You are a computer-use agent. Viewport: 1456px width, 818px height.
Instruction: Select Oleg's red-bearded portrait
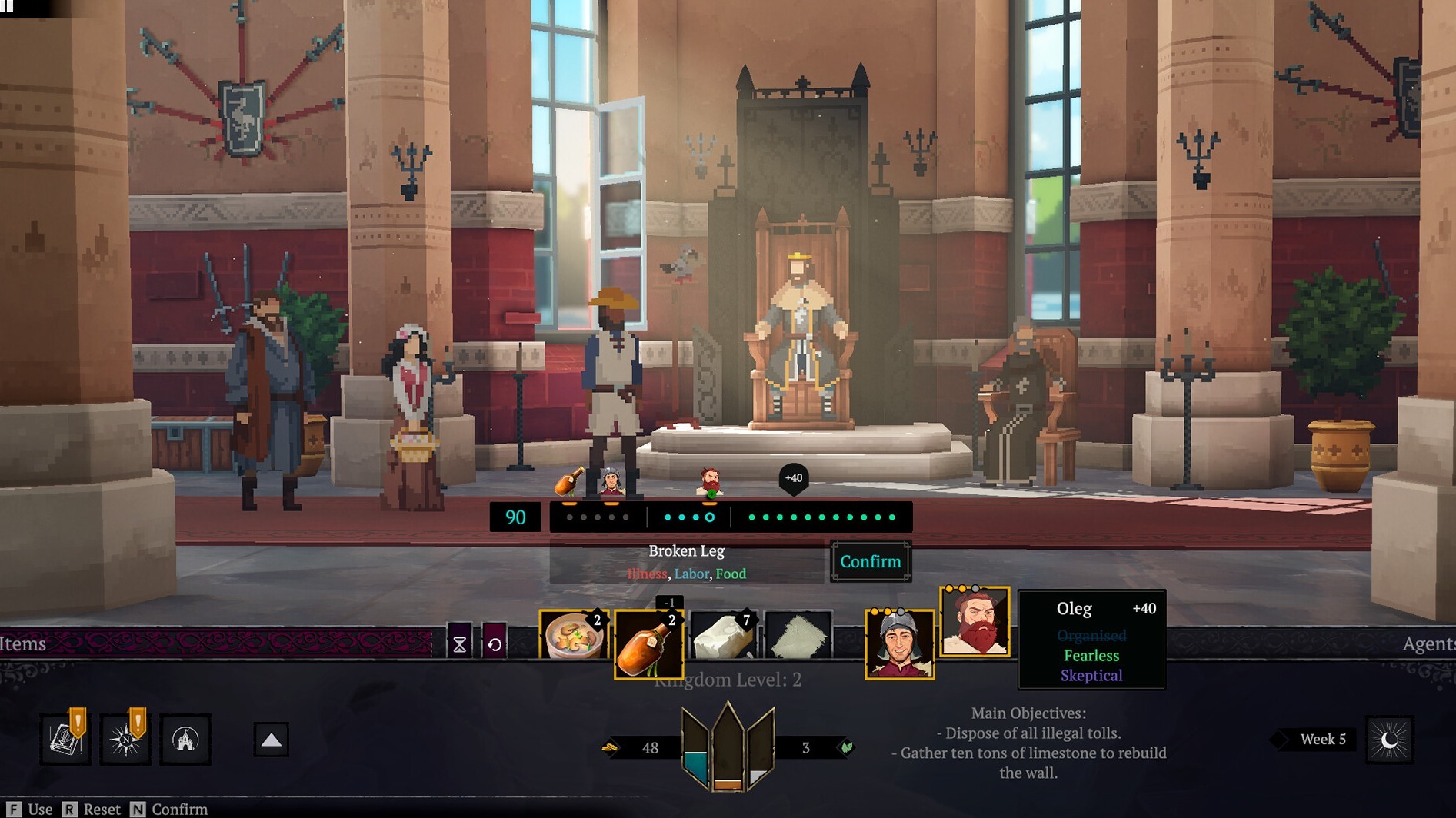(x=974, y=621)
